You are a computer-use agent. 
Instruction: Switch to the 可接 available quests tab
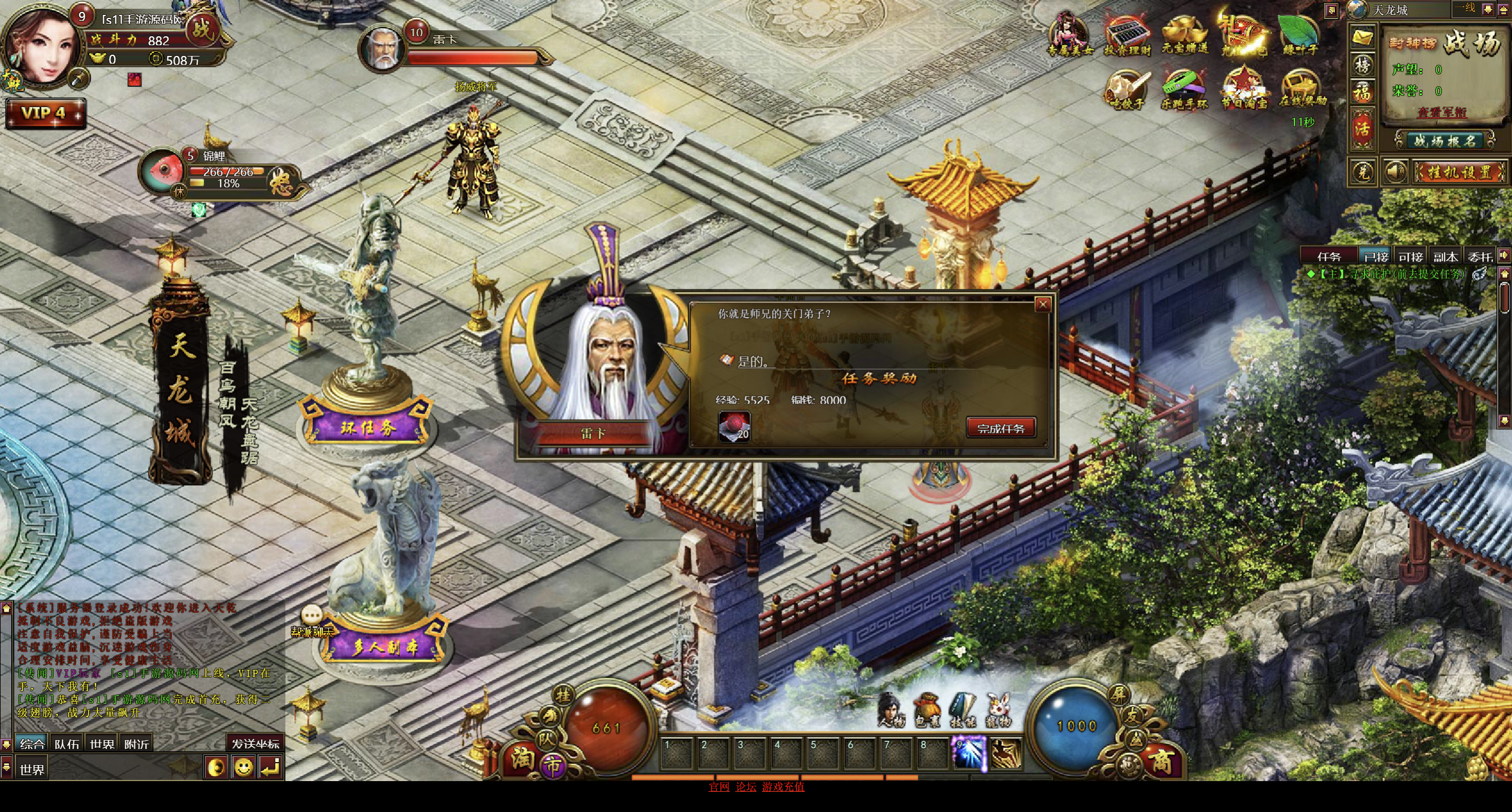point(1410,256)
